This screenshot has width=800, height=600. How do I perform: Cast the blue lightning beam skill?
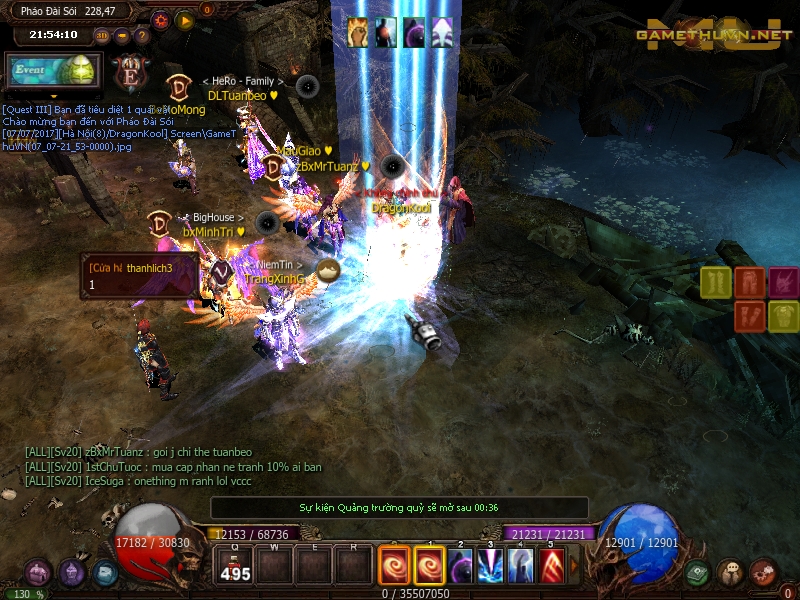tap(490, 566)
